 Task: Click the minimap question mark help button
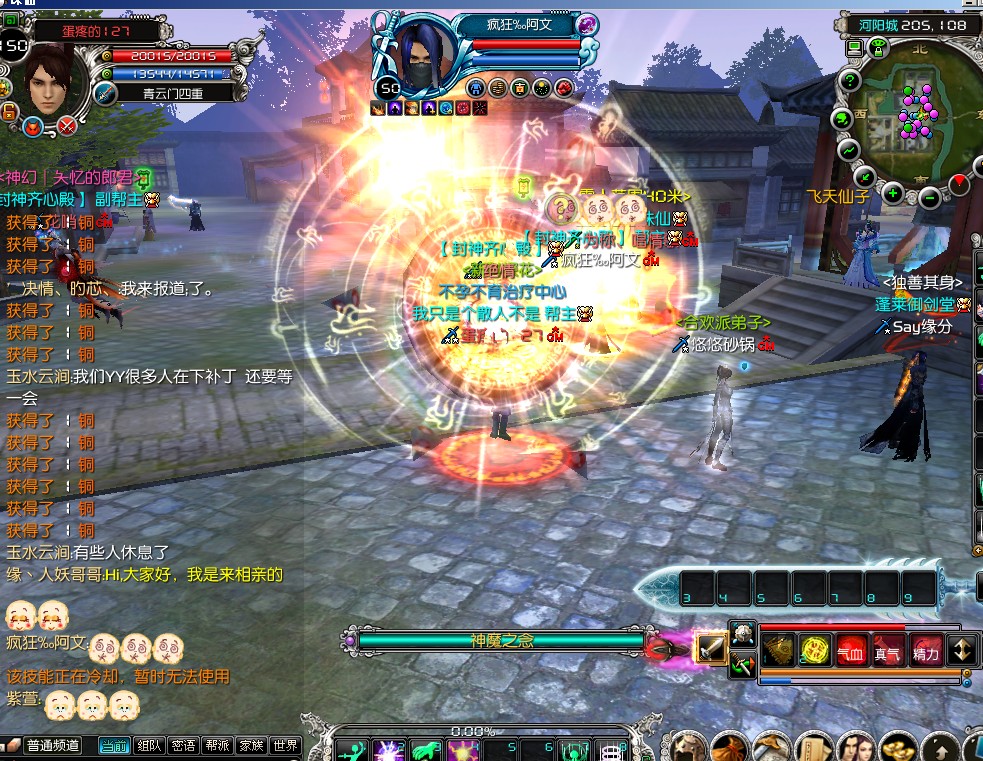click(851, 81)
